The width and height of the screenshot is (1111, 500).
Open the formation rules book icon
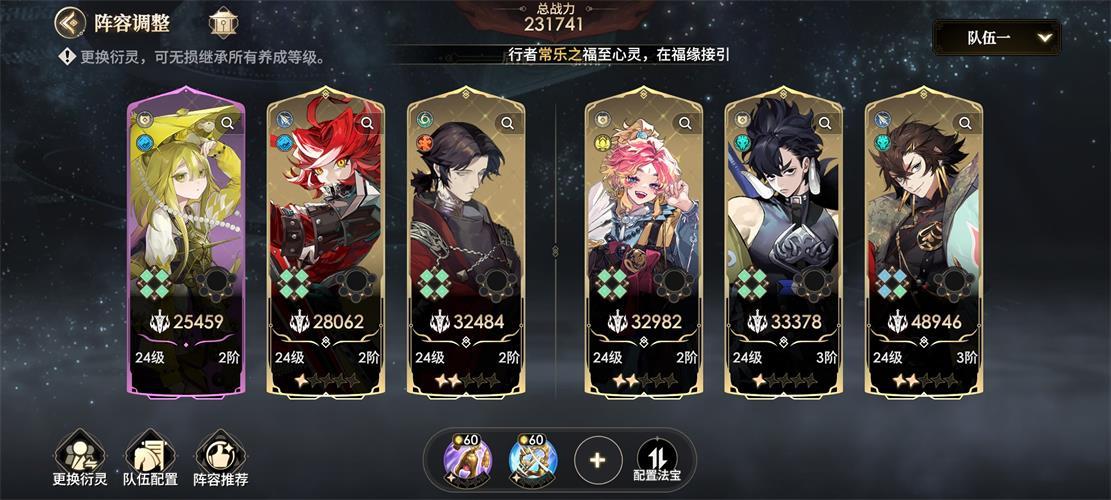tap(222, 23)
